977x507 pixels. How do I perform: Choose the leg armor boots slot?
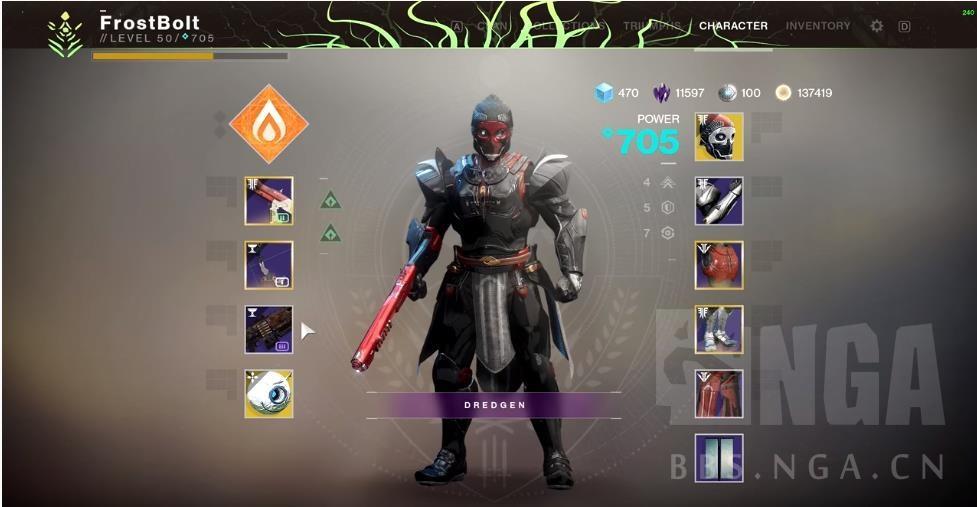(719, 329)
